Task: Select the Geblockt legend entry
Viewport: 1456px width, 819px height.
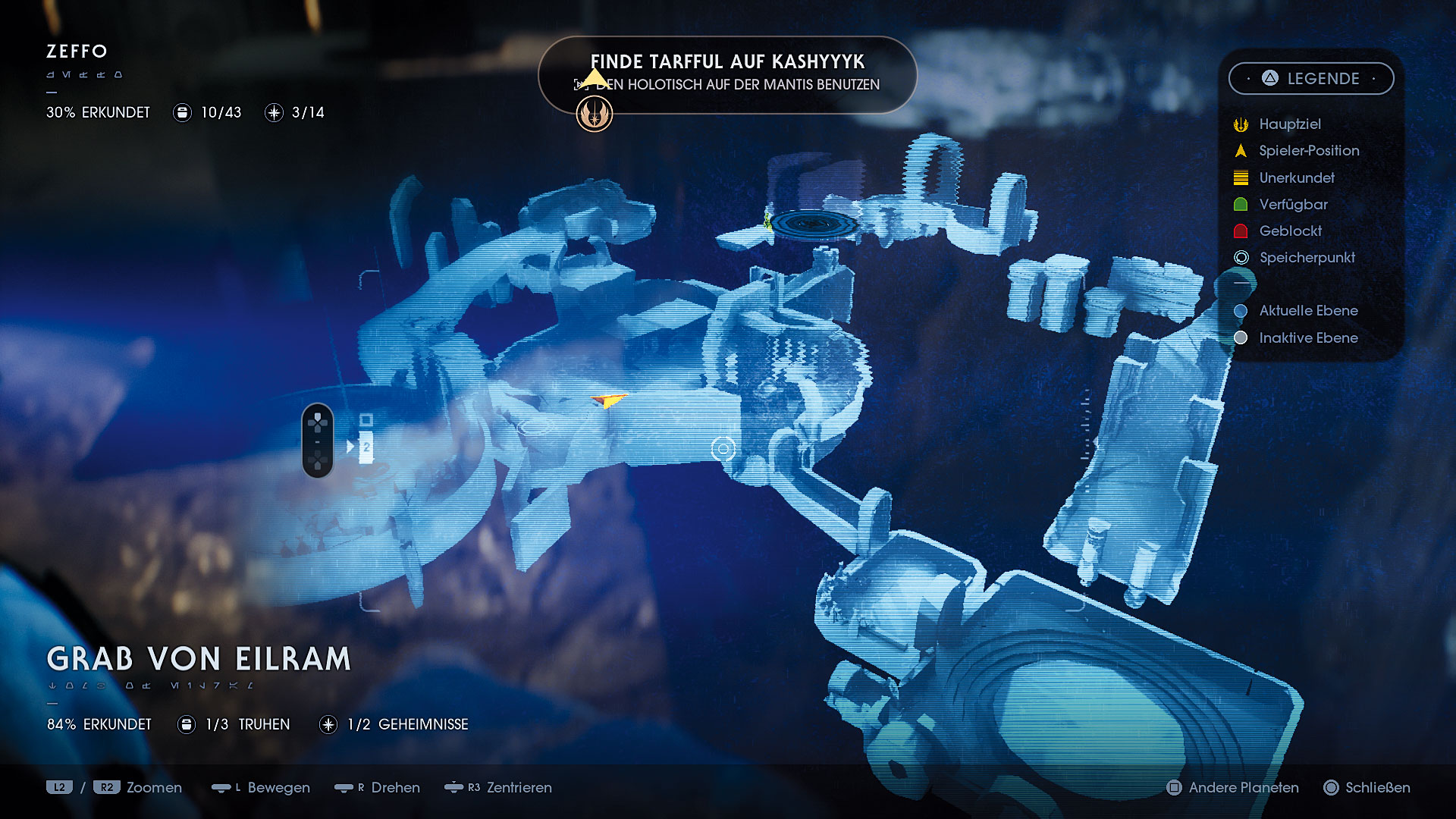Action: point(1289,231)
